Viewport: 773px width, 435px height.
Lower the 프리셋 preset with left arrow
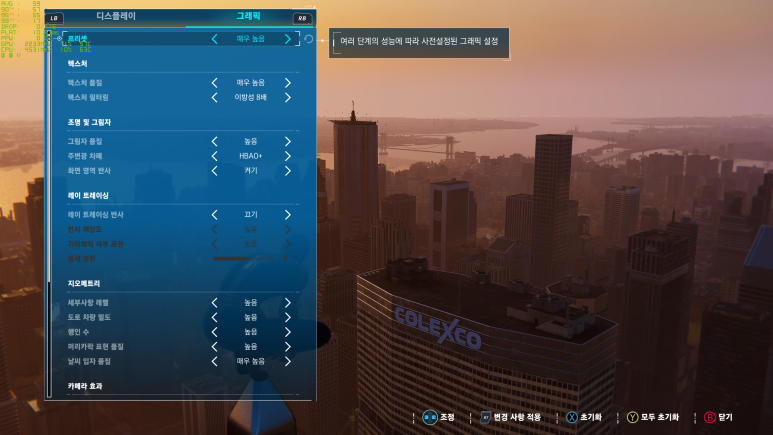[x=214, y=39]
